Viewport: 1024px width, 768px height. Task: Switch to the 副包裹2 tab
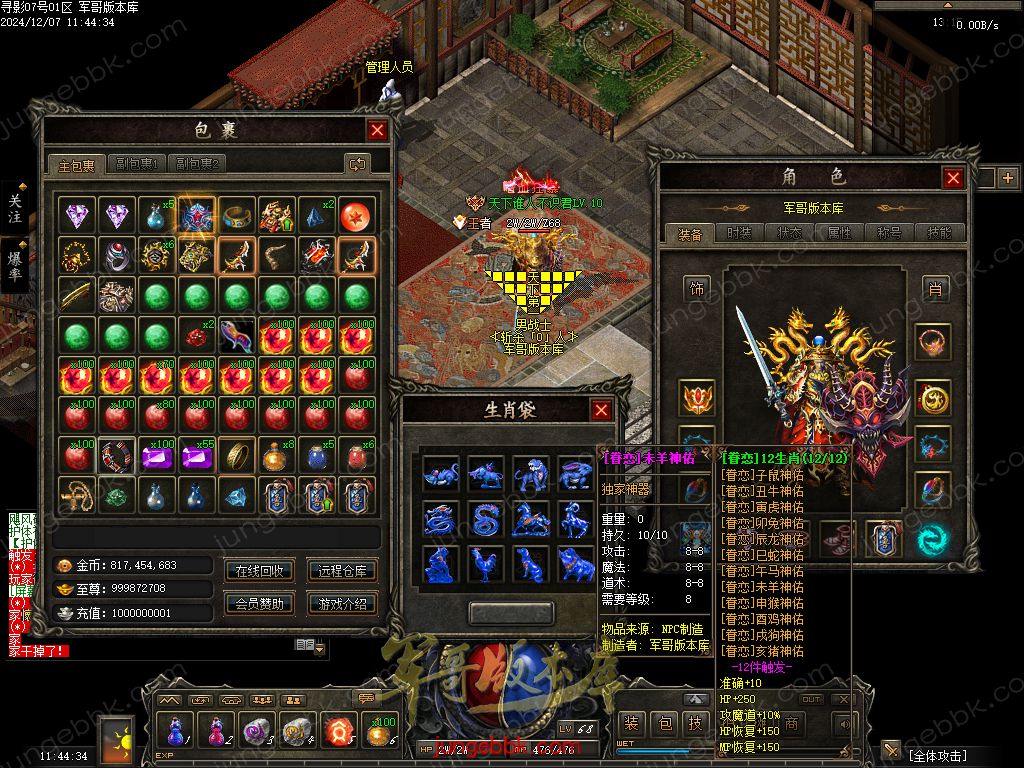point(197,164)
